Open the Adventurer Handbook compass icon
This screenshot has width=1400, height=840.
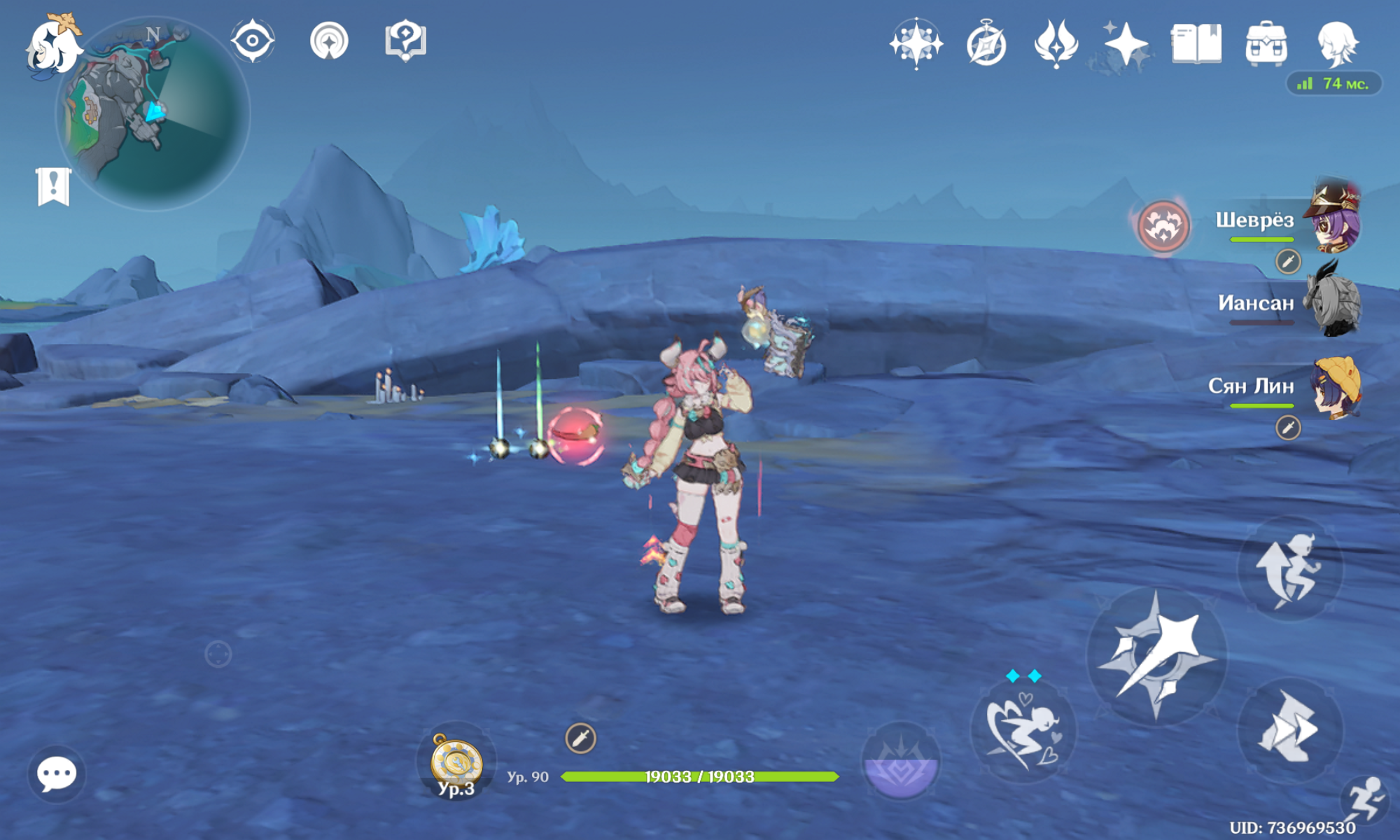(x=986, y=45)
